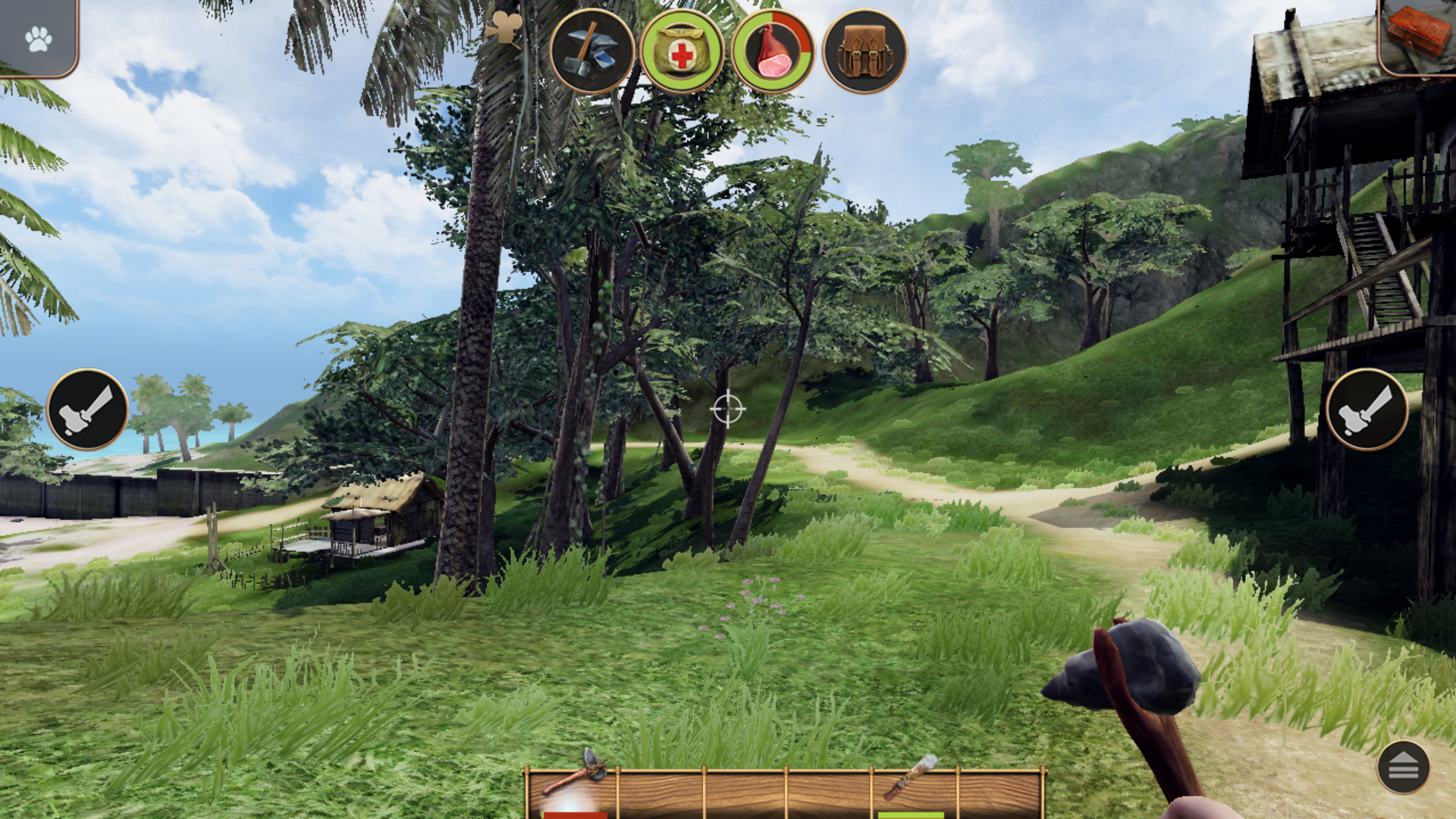Tap the right-side attack button

coord(1367,409)
